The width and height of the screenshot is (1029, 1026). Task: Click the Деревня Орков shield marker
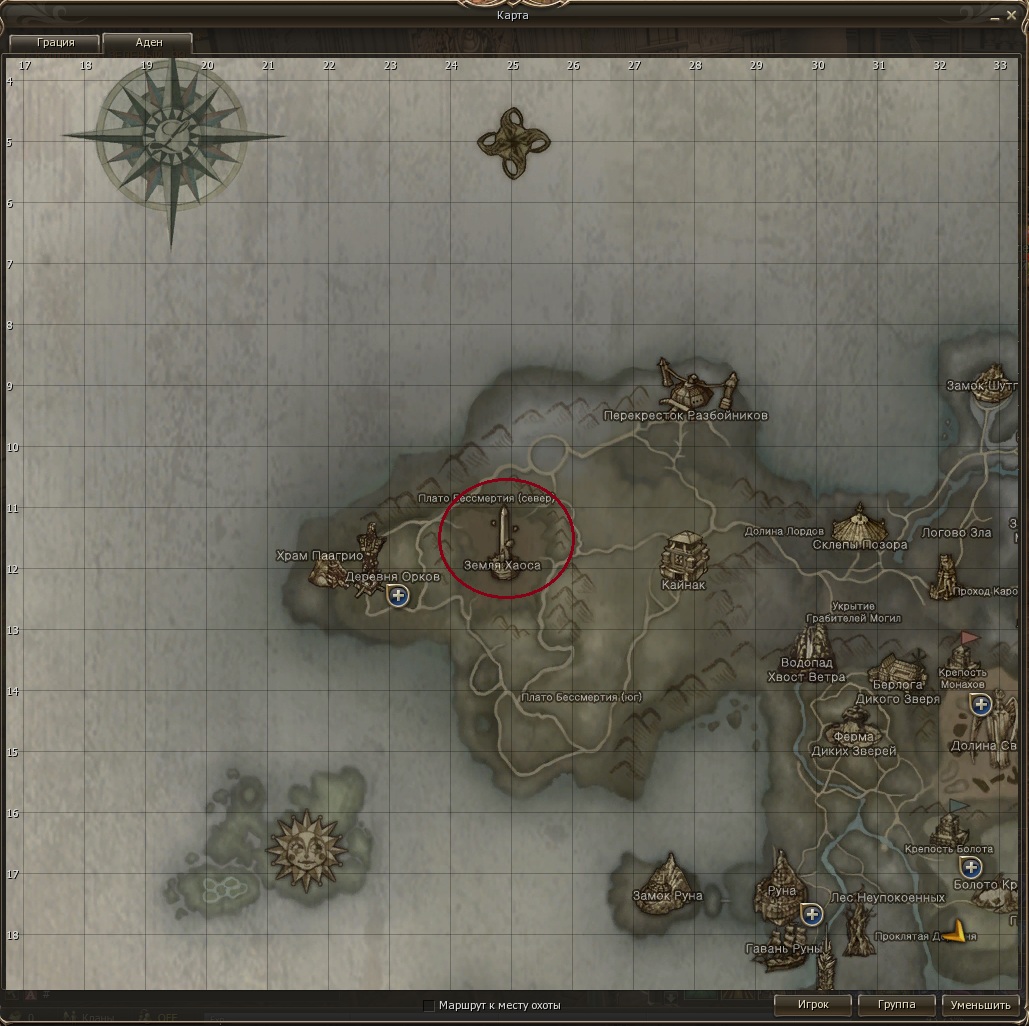[x=398, y=597]
